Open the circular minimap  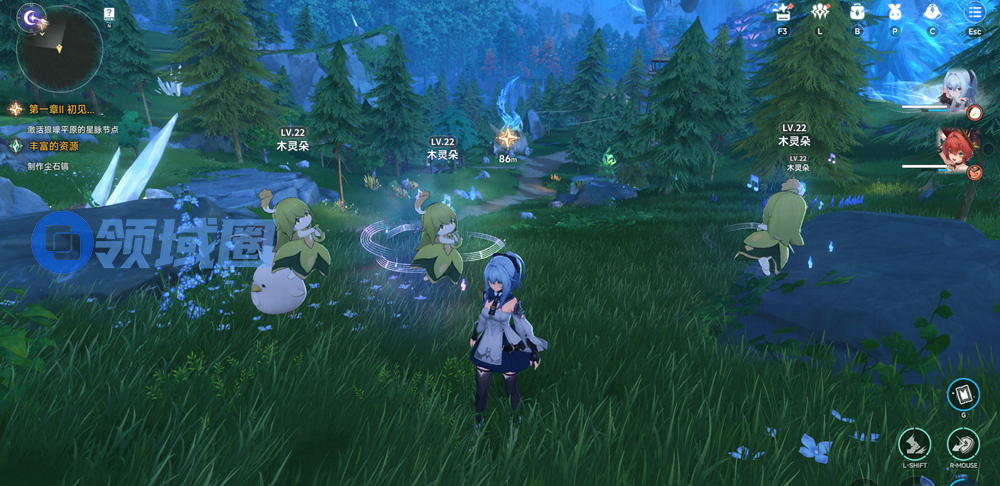point(59,50)
